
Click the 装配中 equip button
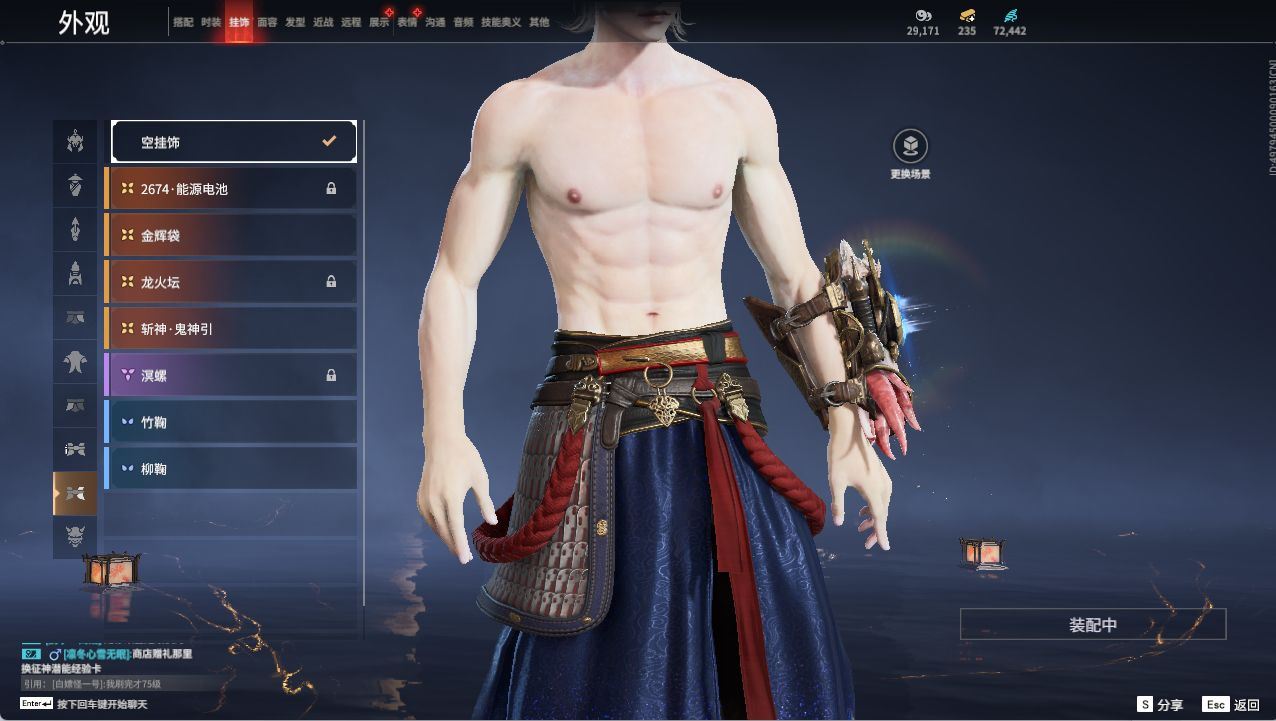1092,625
